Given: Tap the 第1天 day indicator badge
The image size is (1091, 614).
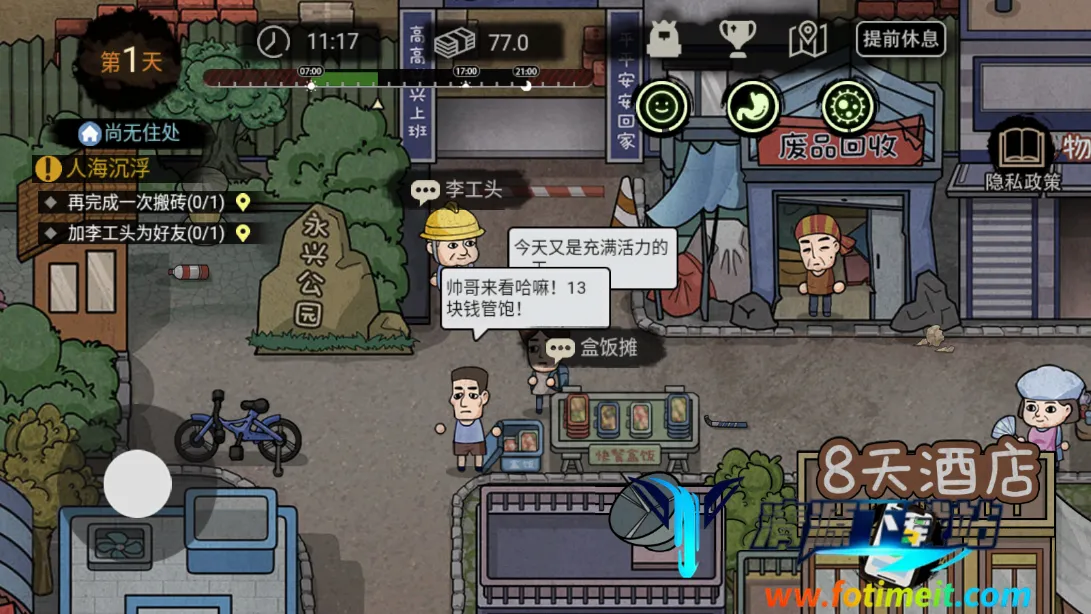Looking at the screenshot, I should tap(131, 61).
